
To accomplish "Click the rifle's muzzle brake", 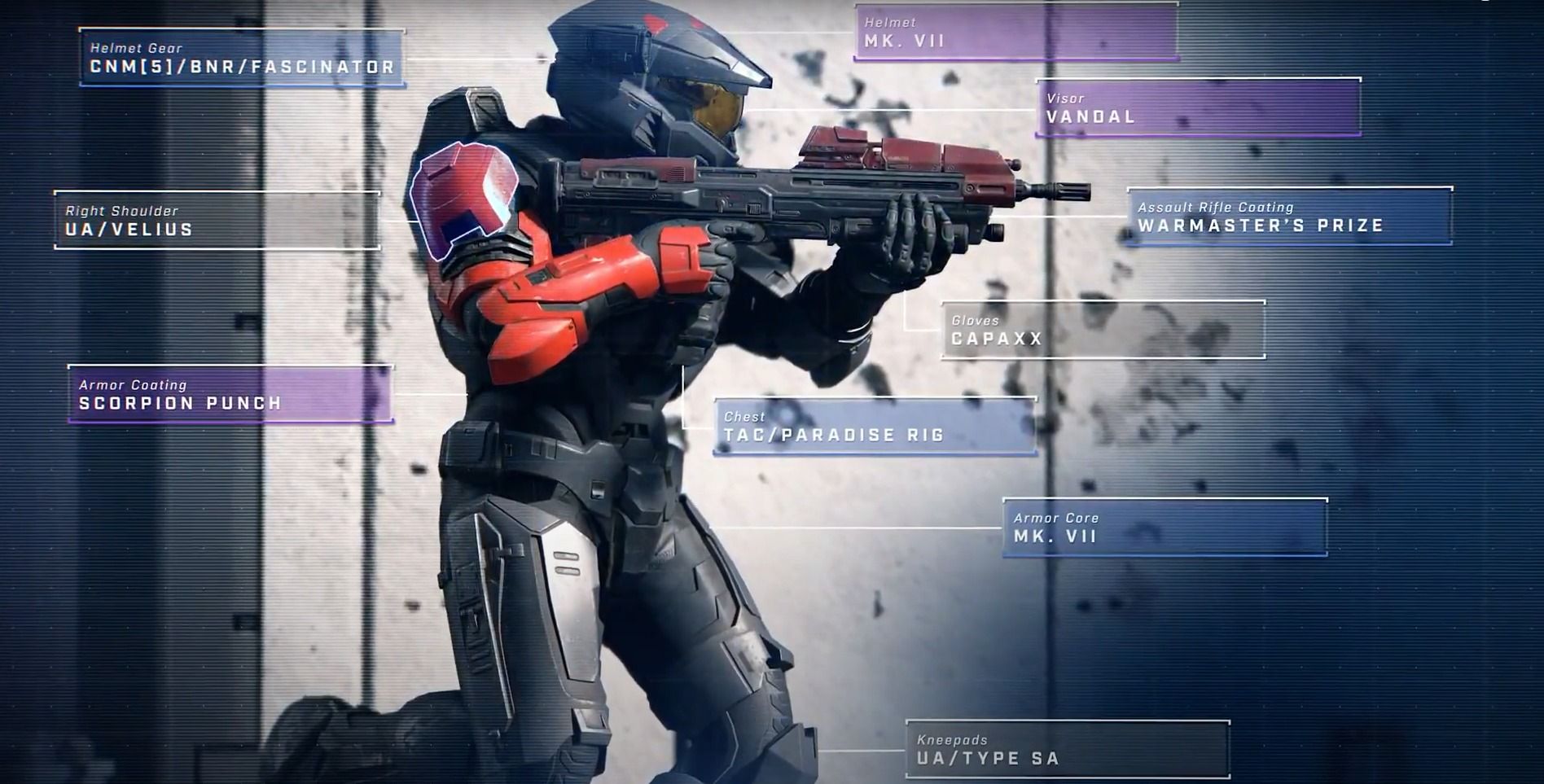I will [x=1059, y=191].
